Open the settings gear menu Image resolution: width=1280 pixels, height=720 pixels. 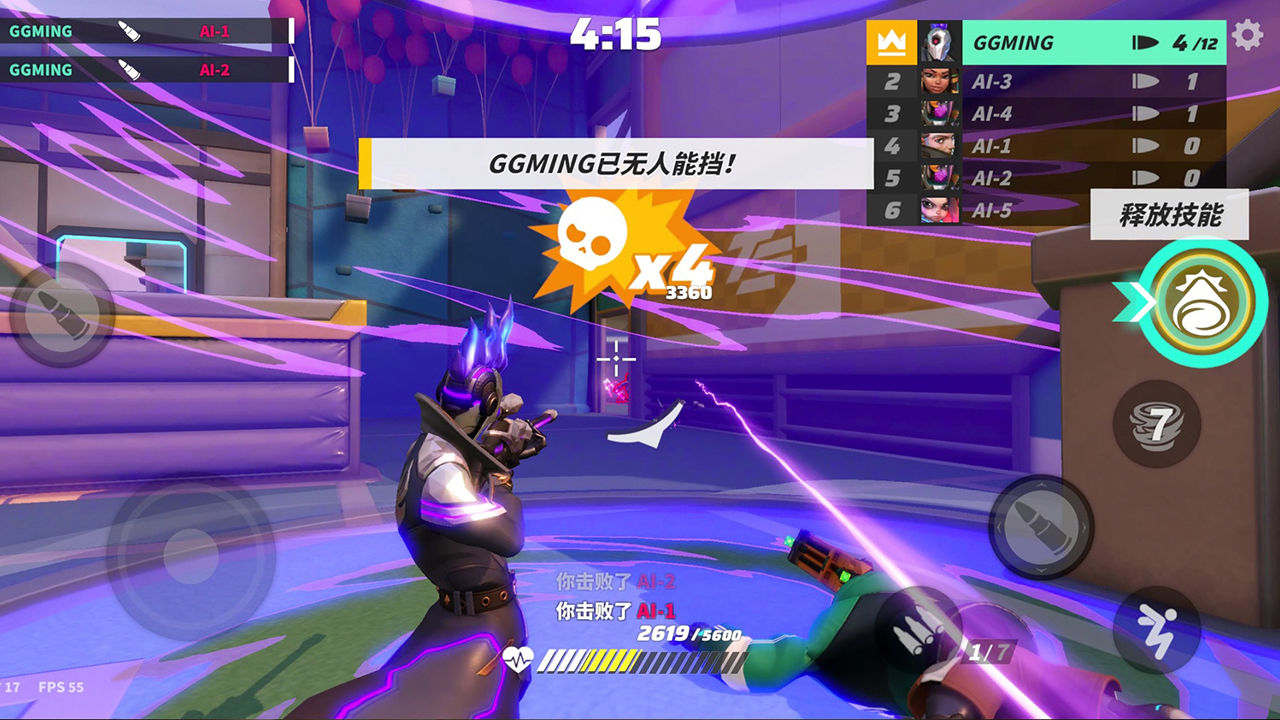point(1247,37)
